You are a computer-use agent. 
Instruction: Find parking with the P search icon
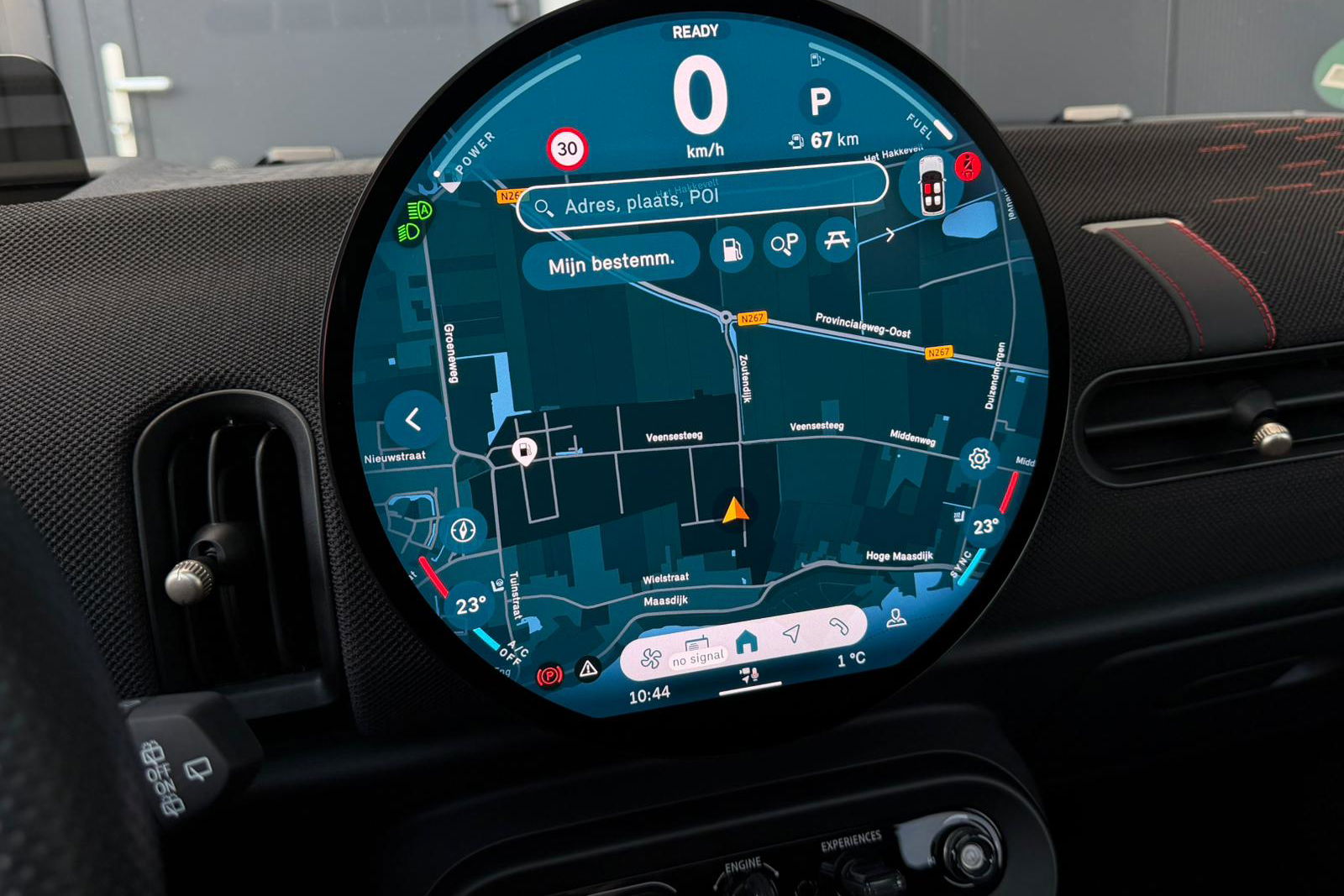785,244
